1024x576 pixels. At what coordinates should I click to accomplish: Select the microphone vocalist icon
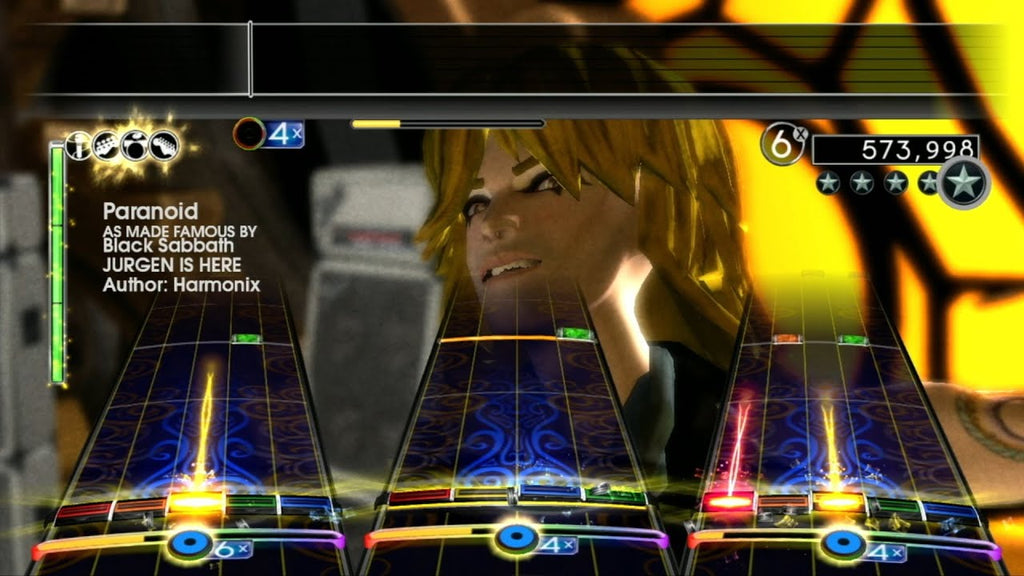click(x=79, y=146)
